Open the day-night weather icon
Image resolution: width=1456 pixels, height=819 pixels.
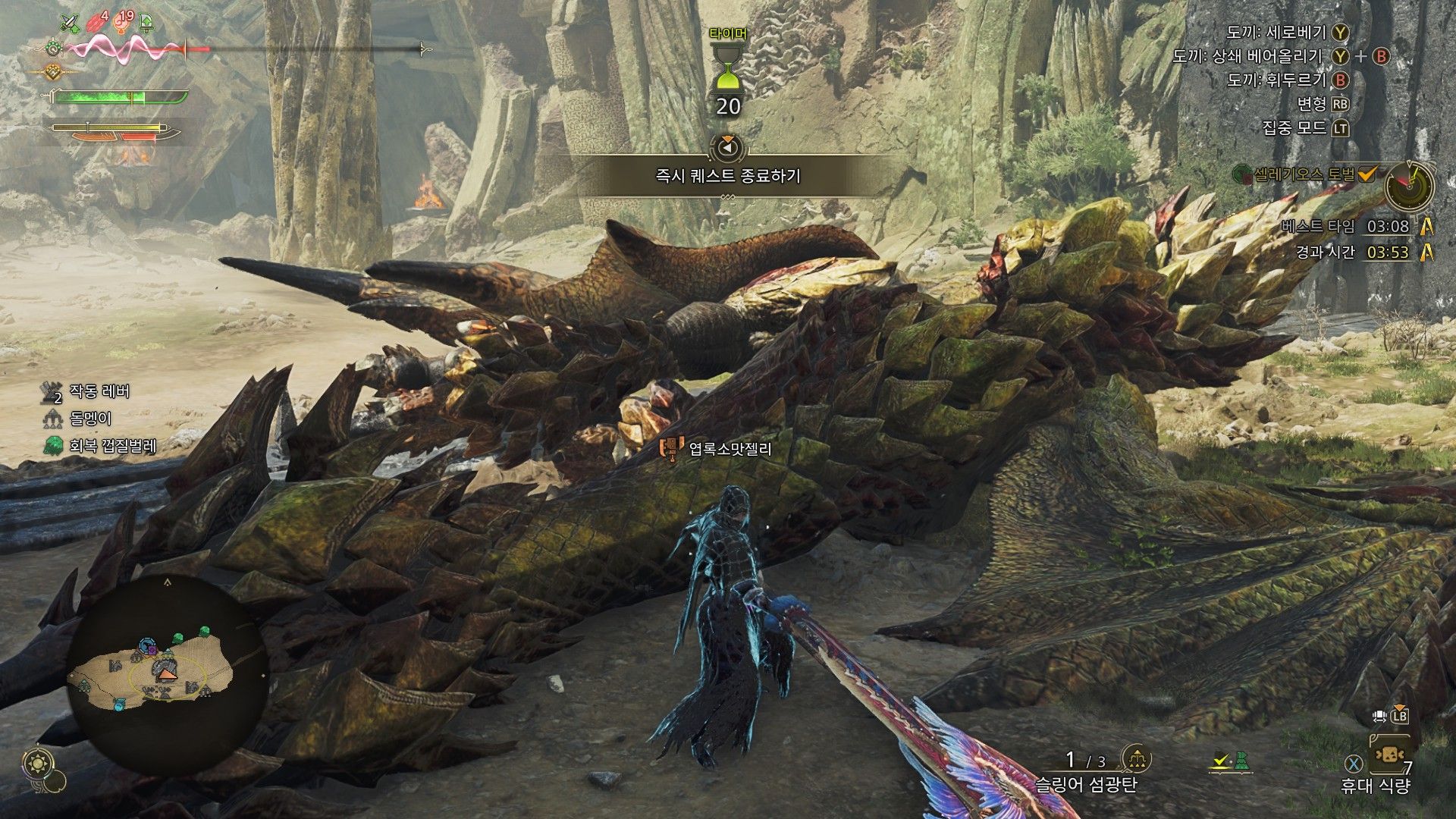(36, 764)
